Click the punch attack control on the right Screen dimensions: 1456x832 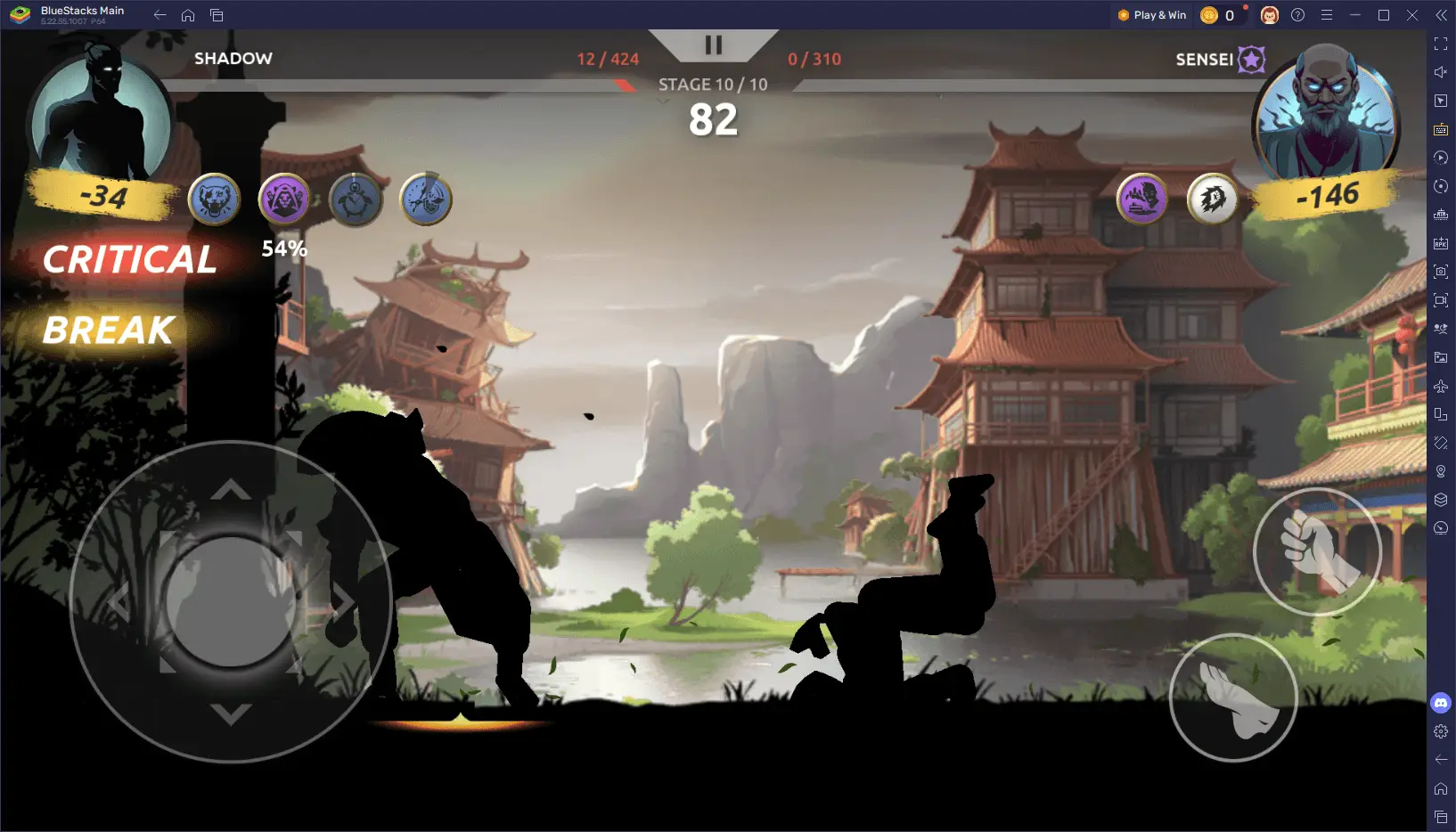point(1319,551)
